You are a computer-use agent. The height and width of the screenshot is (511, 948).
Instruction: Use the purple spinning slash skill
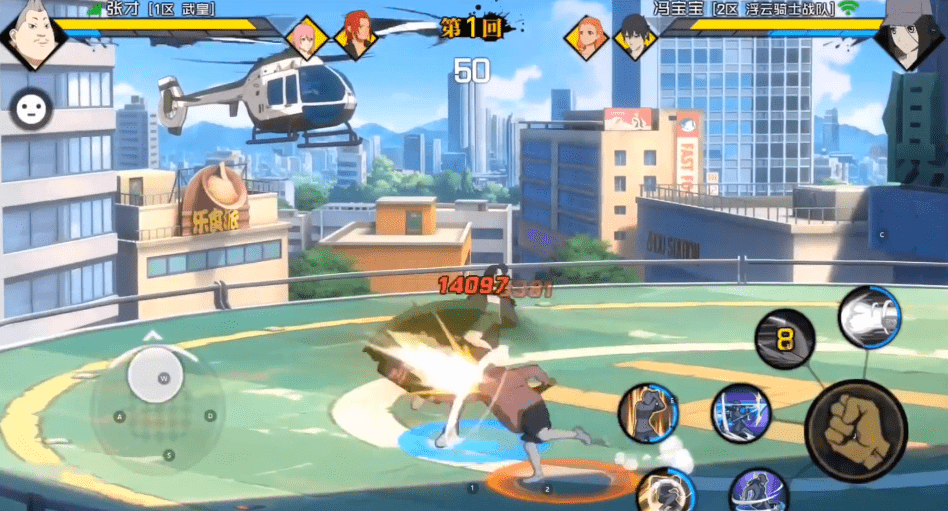click(x=758, y=492)
